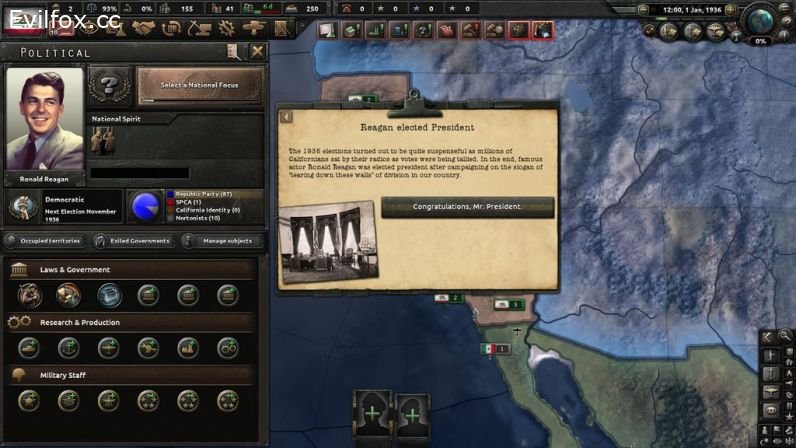This screenshot has width=796, height=448.
Task: Open the blue economy law slot
Action: pos(108,295)
